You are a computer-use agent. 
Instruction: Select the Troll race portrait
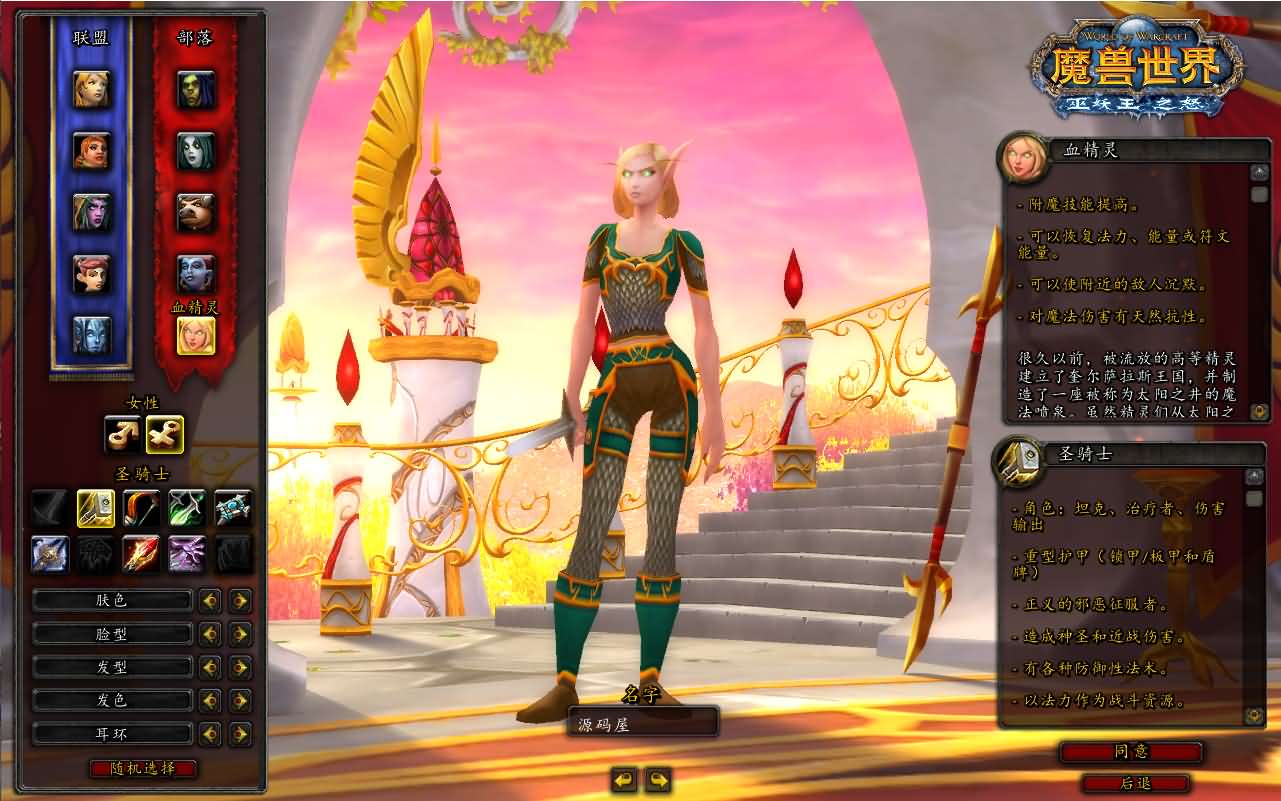pyautogui.click(x=196, y=273)
